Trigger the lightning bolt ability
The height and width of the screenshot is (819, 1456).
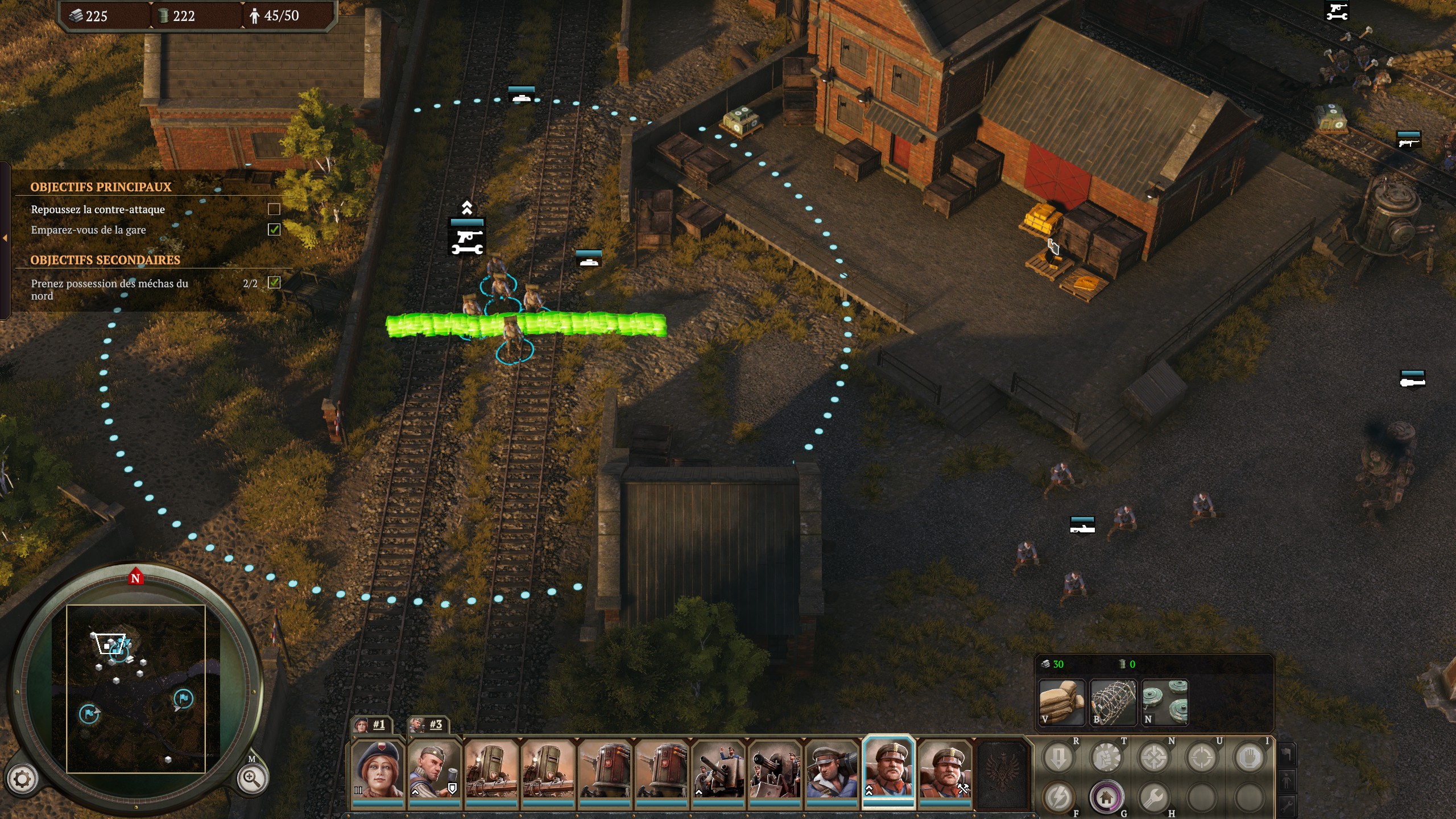pyautogui.click(x=1058, y=797)
